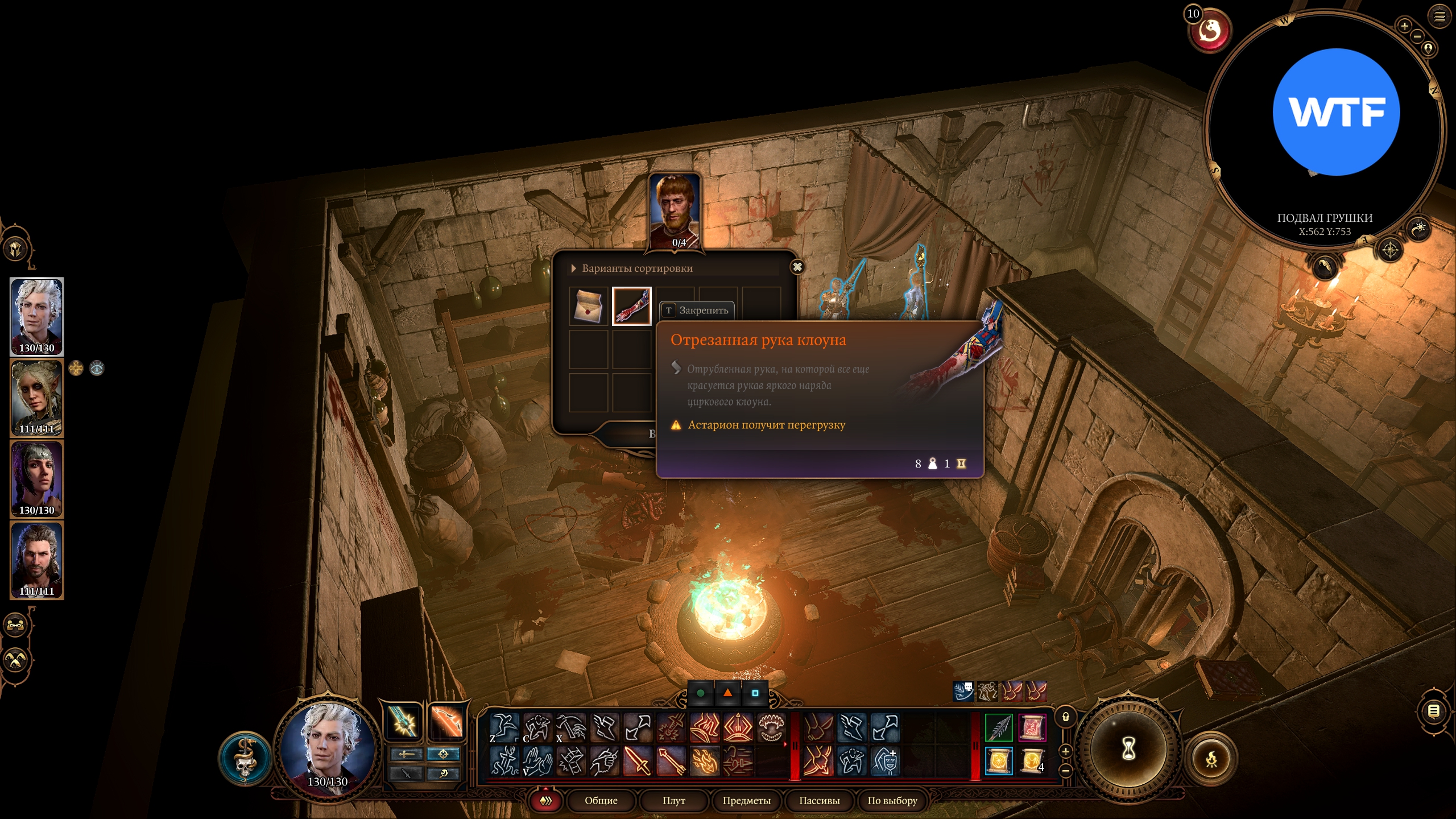Select the "По выбору" custom hotbar tab

coord(892,801)
